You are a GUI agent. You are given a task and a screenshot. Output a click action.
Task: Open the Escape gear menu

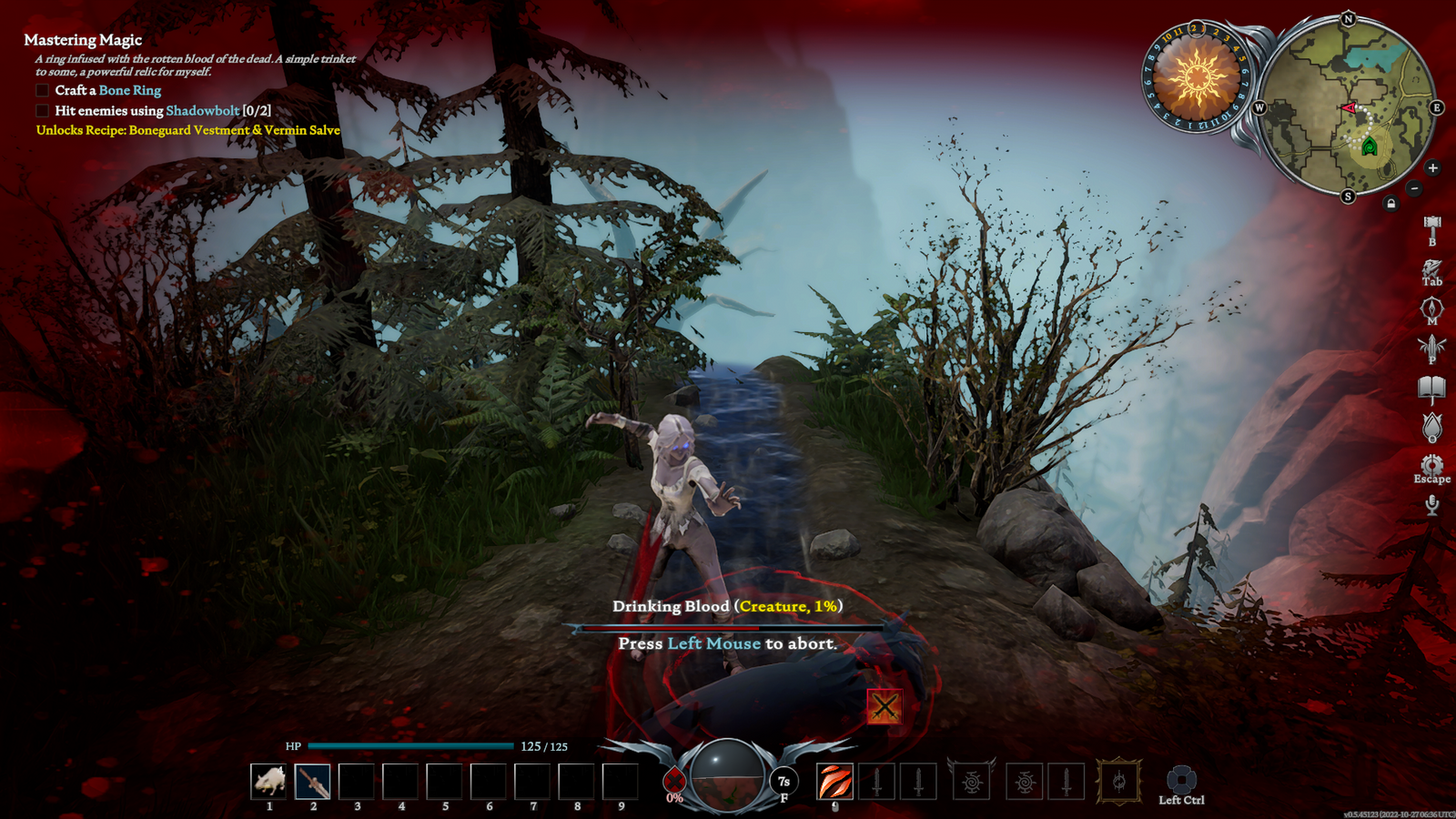coord(1432,466)
